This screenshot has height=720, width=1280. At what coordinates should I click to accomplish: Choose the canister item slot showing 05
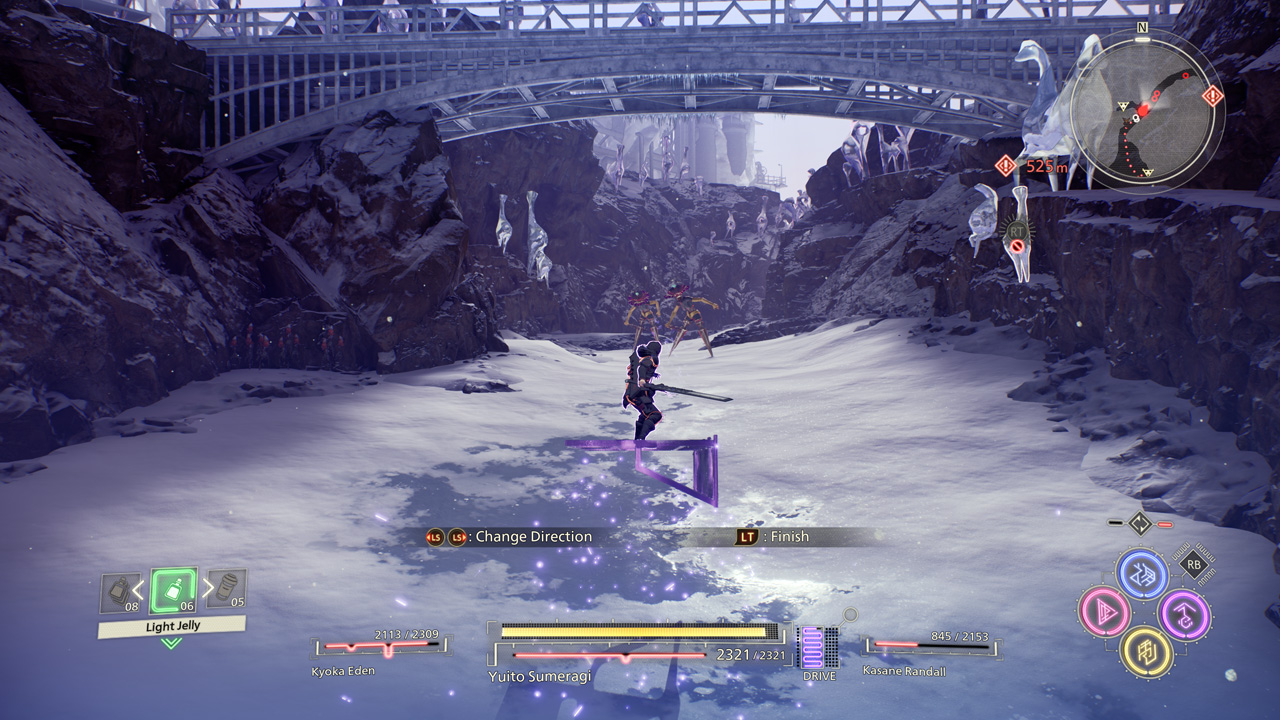pyautogui.click(x=226, y=590)
